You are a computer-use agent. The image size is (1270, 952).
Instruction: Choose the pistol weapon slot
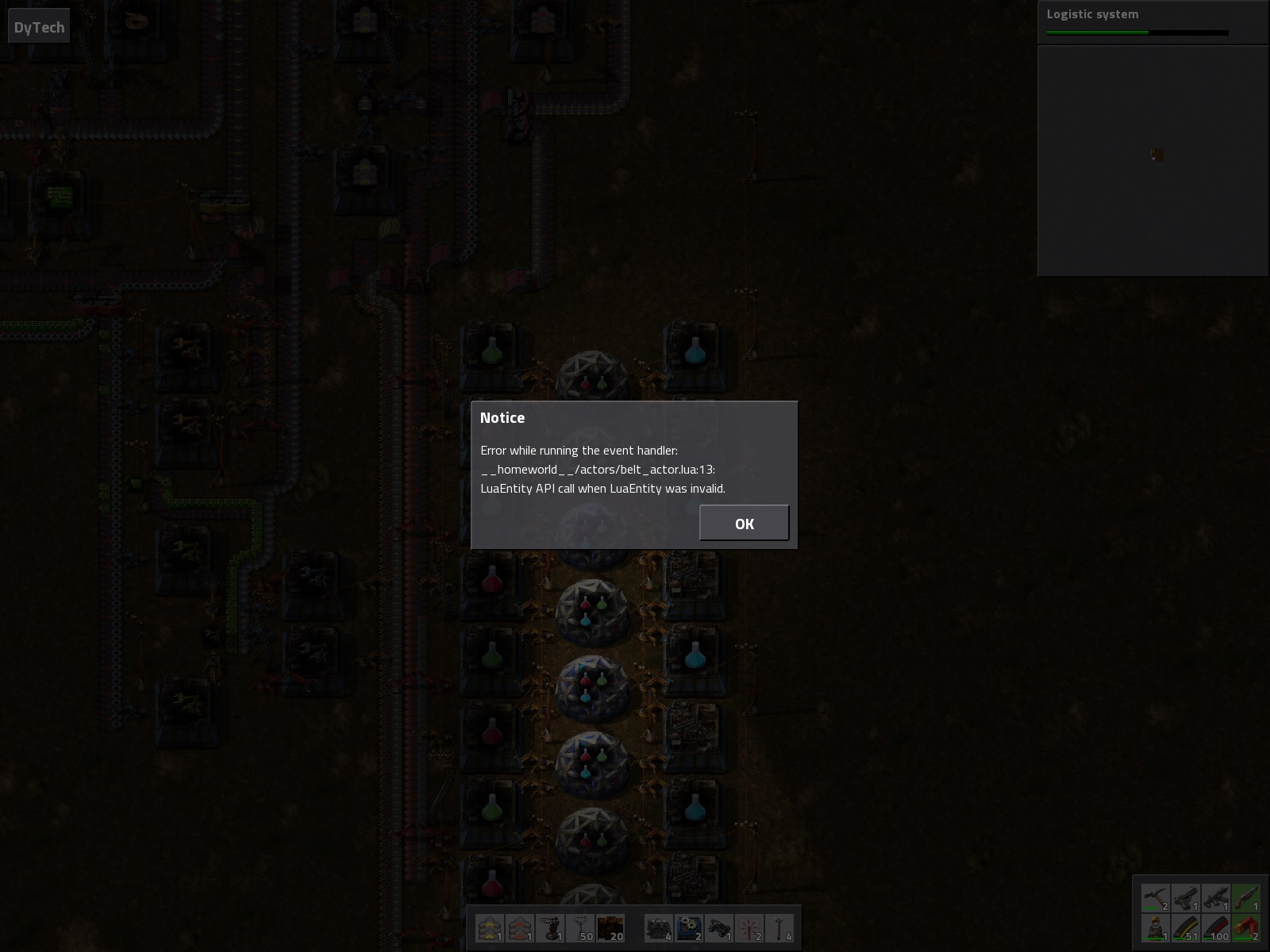[x=1186, y=898]
